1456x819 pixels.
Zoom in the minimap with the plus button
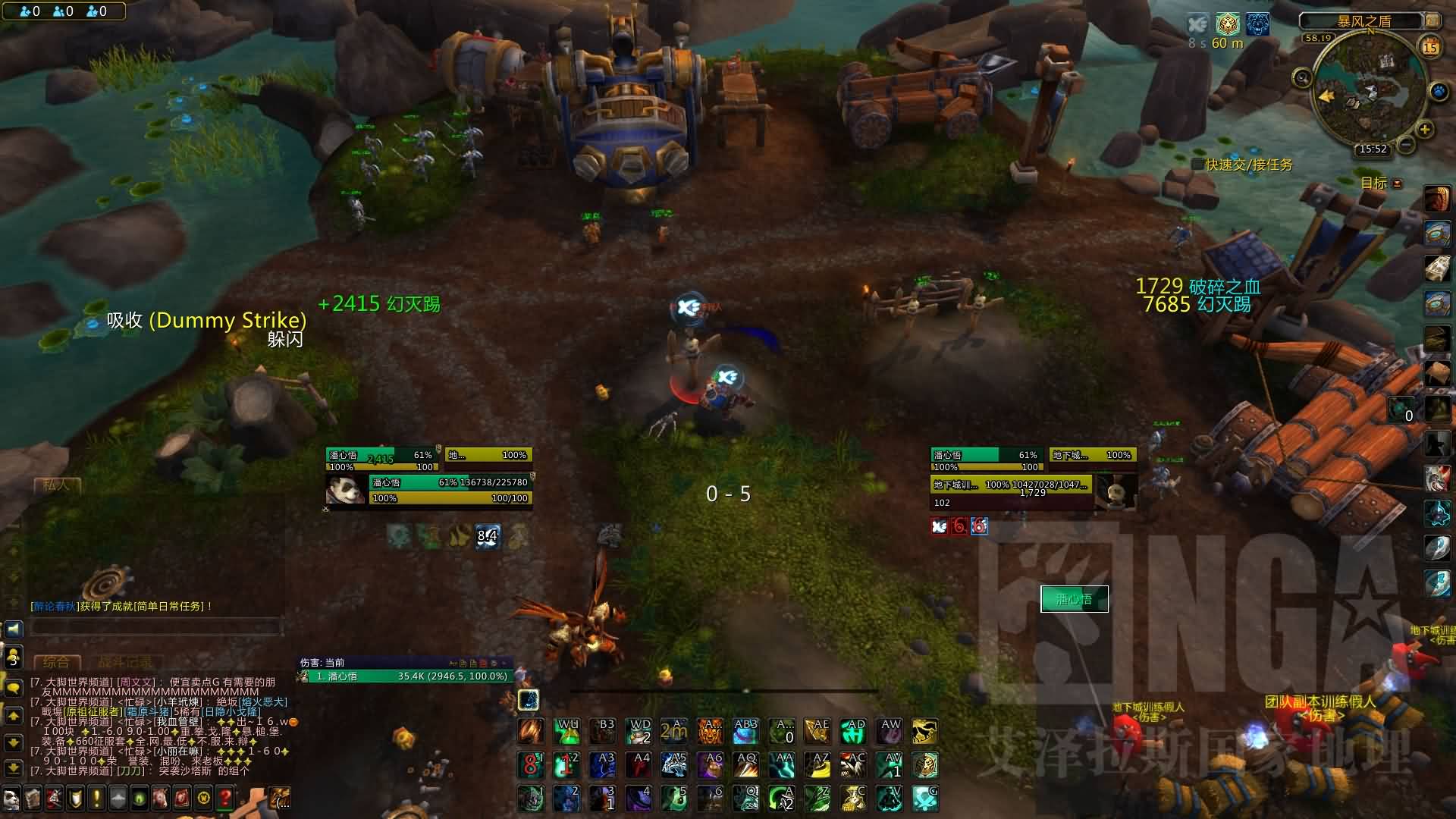click(x=1425, y=130)
